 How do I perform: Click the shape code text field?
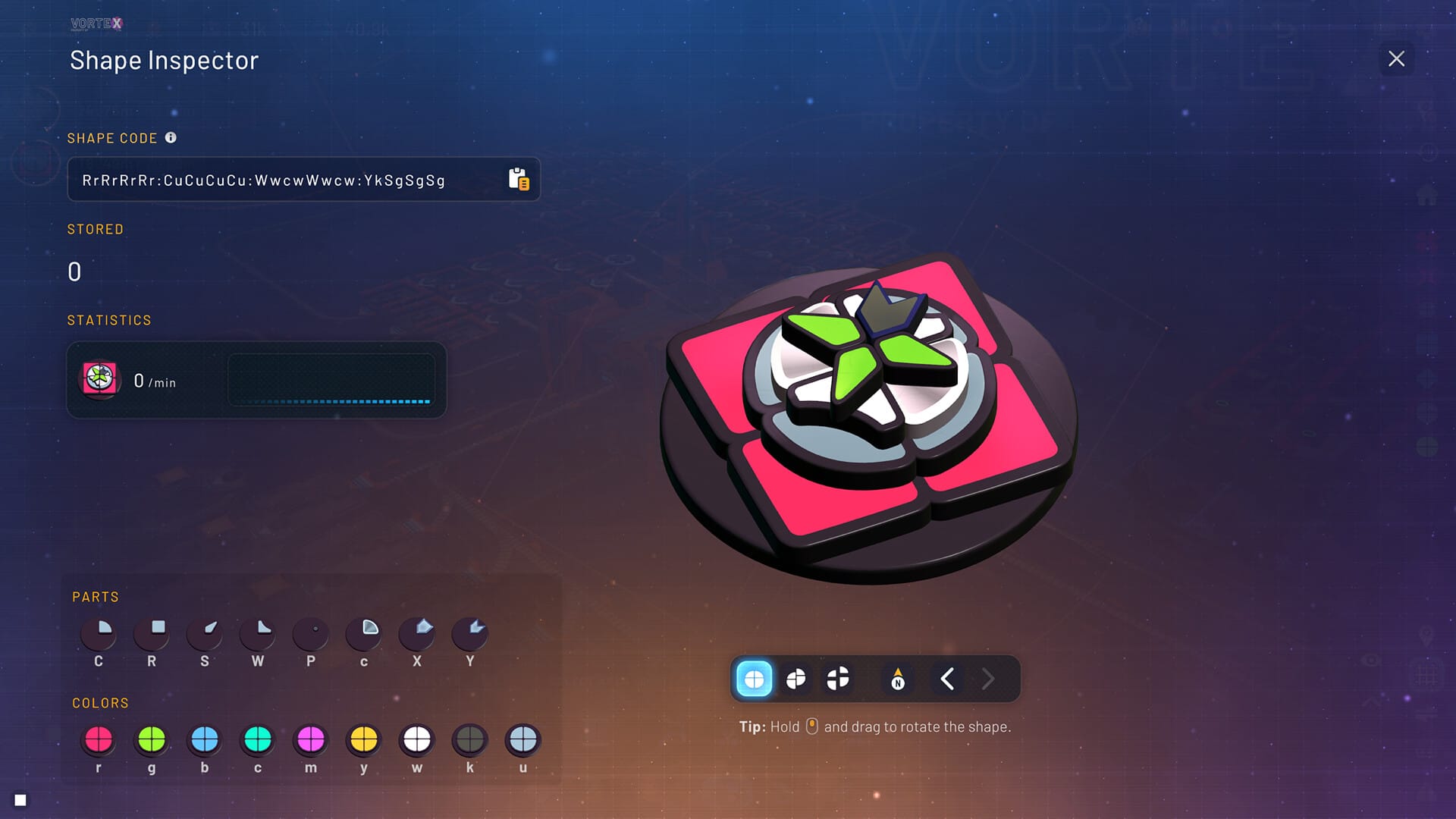pyautogui.click(x=288, y=180)
